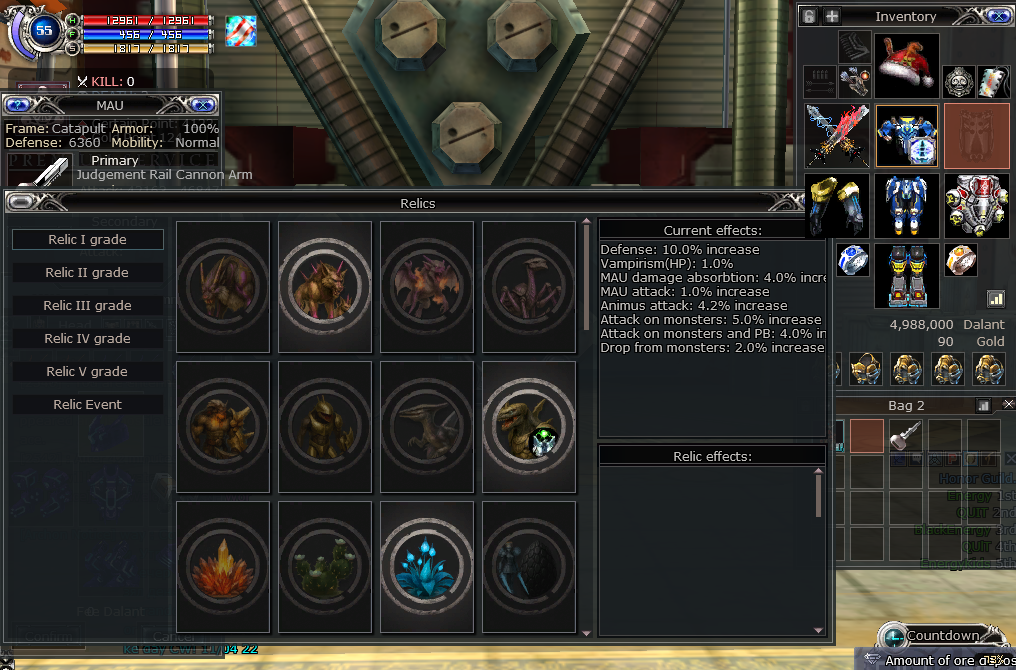Select the raptor relic with green gem
The image size is (1016, 670).
click(528, 426)
